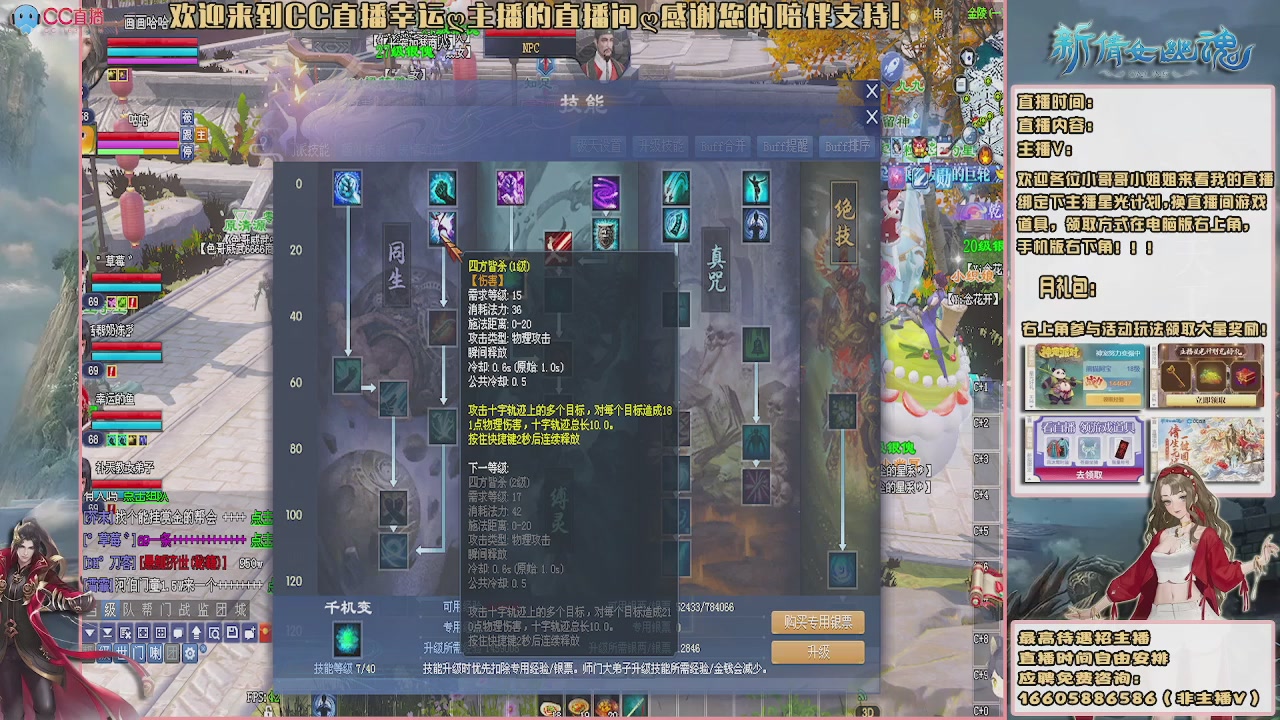This screenshot has width=1280, height=720.
Task: Open the NPC panel icon at top
Action: (x=528, y=45)
